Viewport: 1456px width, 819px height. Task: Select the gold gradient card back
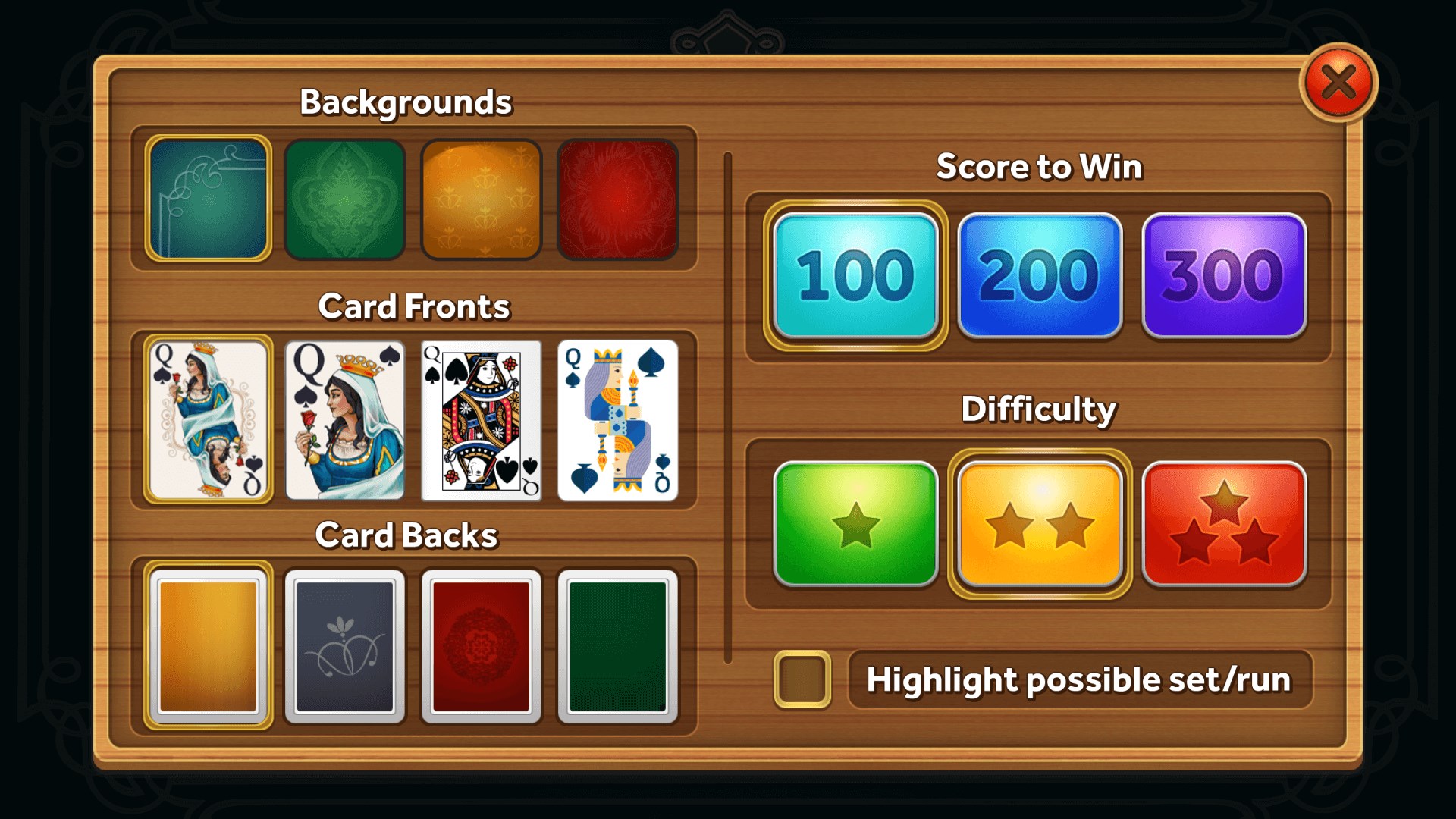tap(209, 645)
